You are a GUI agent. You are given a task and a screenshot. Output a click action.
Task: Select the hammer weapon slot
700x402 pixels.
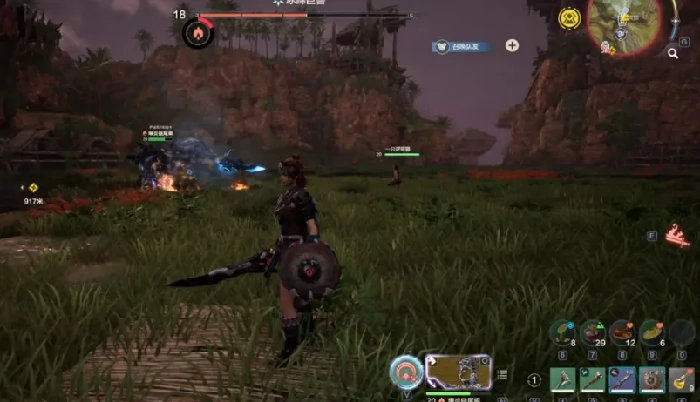tap(563, 380)
